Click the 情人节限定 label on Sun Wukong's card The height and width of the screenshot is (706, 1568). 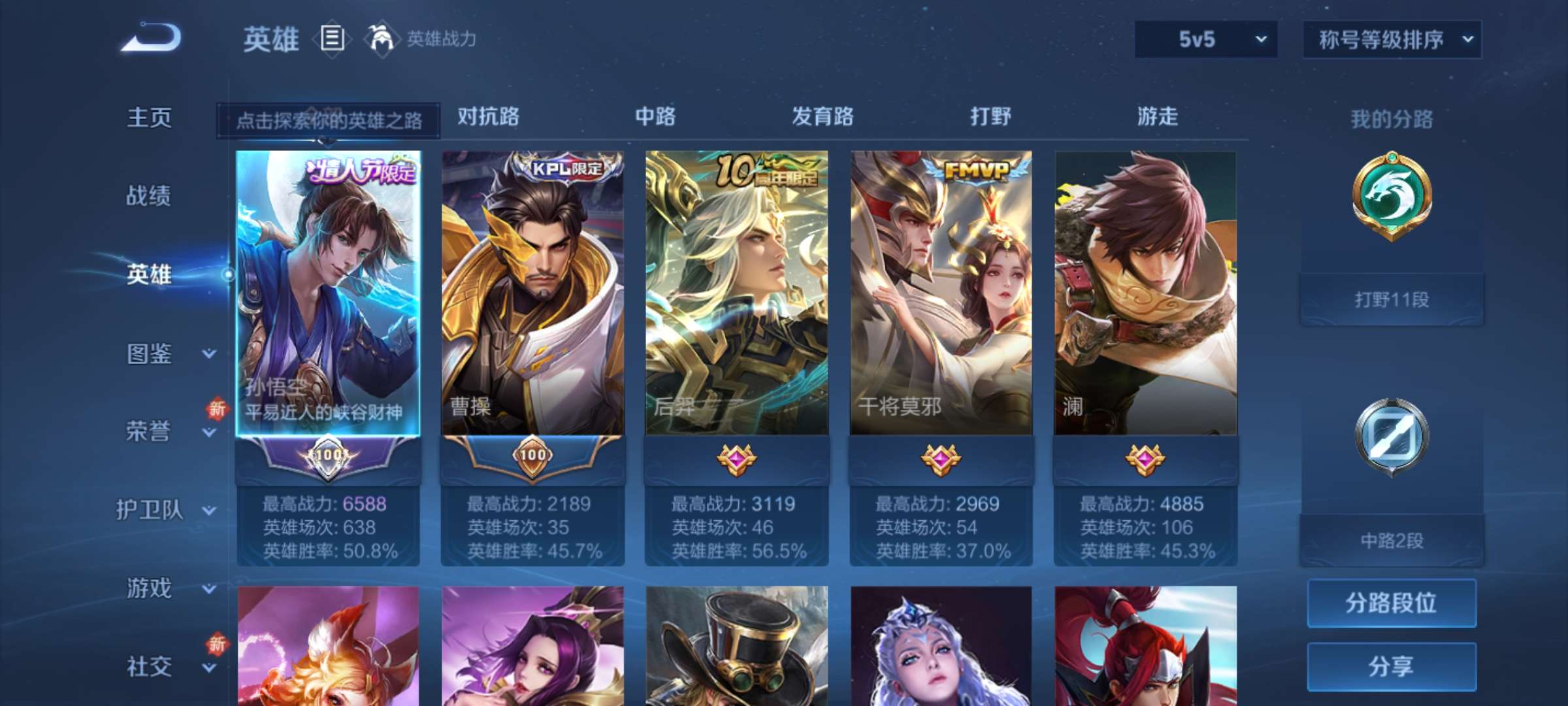(x=356, y=169)
